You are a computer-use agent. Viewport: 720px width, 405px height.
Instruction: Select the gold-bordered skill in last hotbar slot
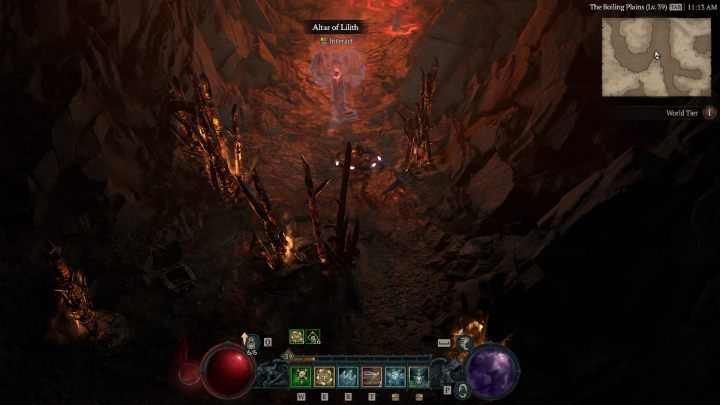(x=419, y=376)
